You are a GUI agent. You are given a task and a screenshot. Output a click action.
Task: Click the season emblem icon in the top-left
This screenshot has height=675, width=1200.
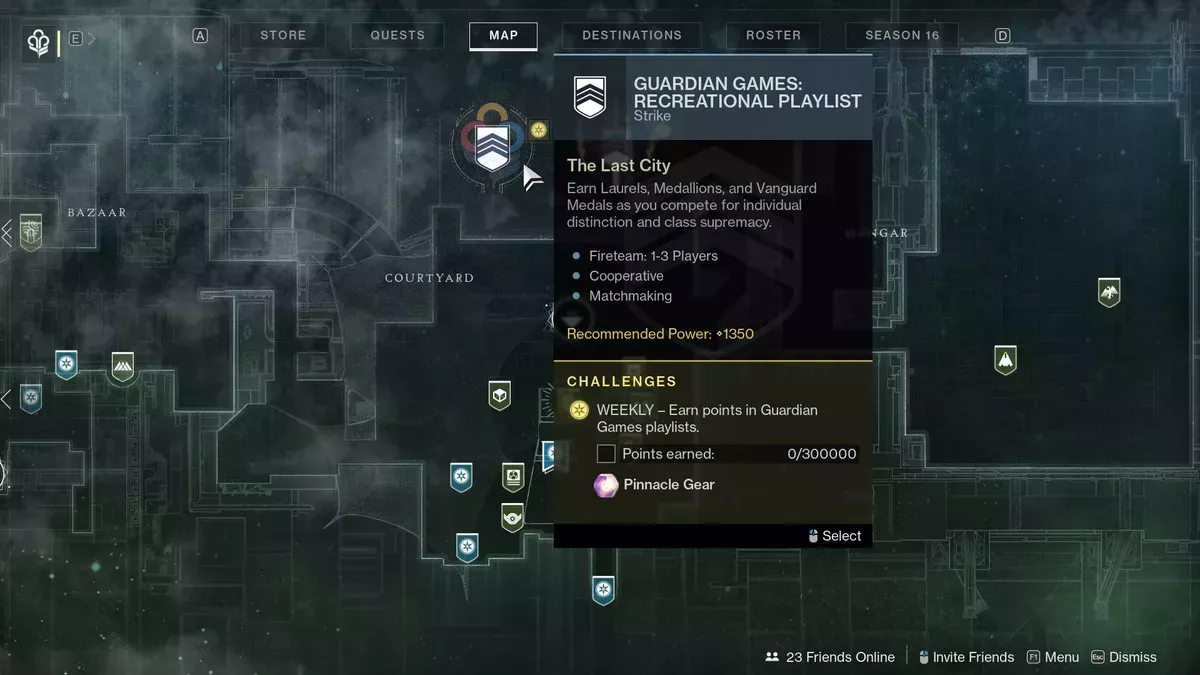click(x=39, y=43)
